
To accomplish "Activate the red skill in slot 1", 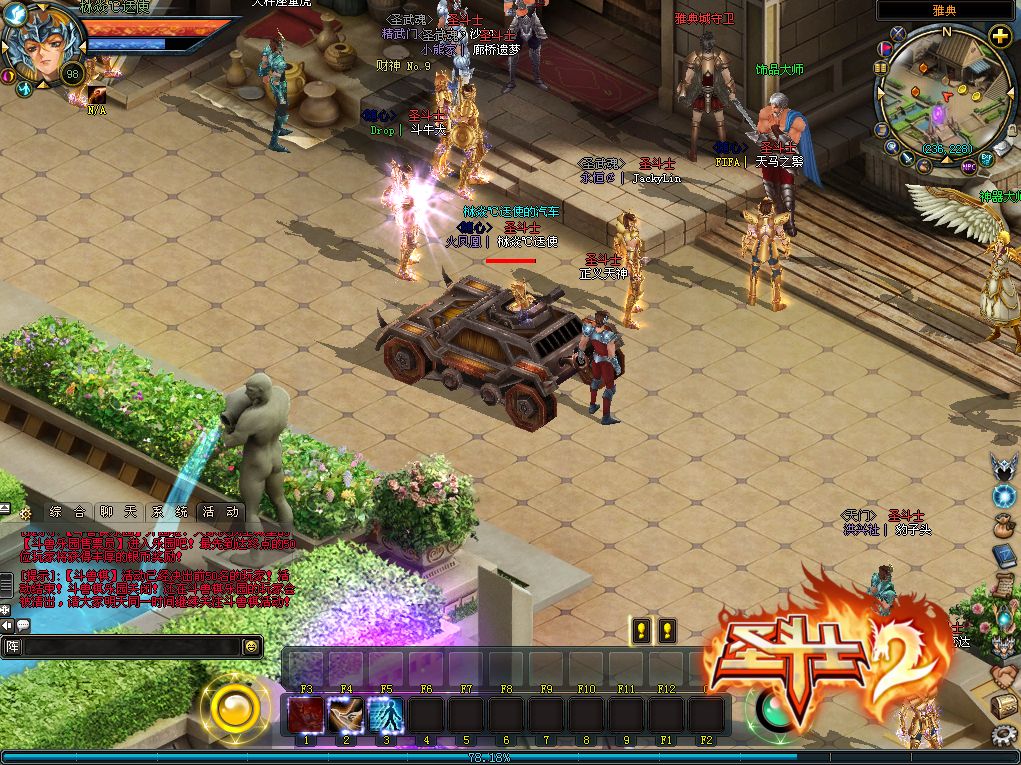I will [x=306, y=715].
